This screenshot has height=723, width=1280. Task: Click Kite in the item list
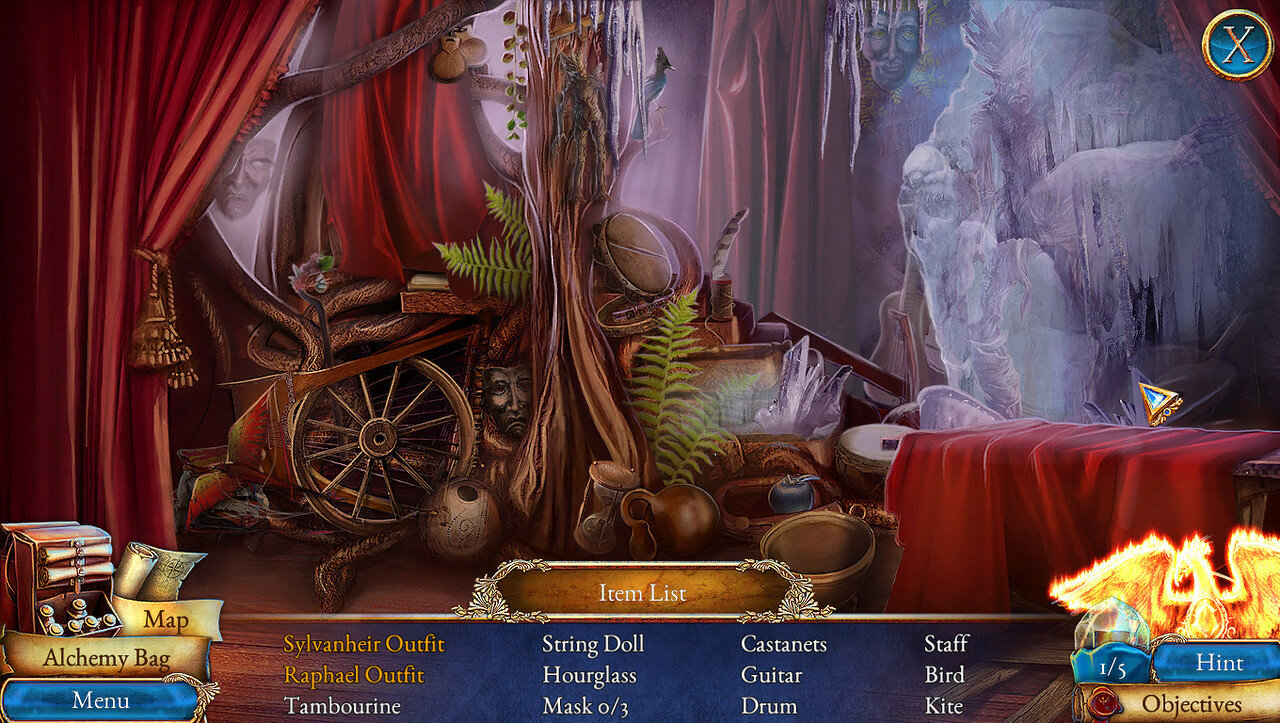pyautogui.click(x=943, y=706)
